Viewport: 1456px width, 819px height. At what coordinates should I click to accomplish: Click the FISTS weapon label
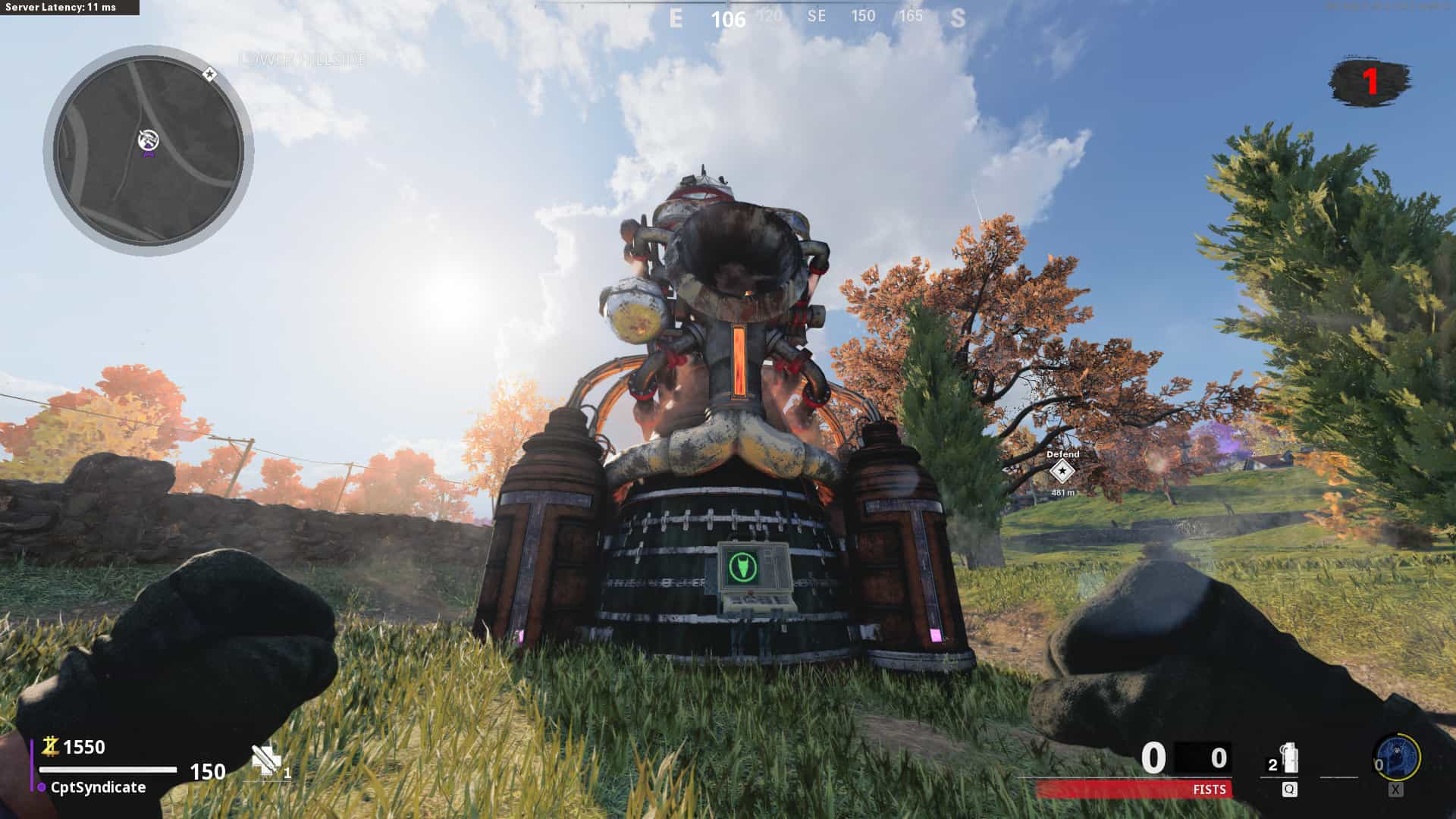(x=1209, y=789)
